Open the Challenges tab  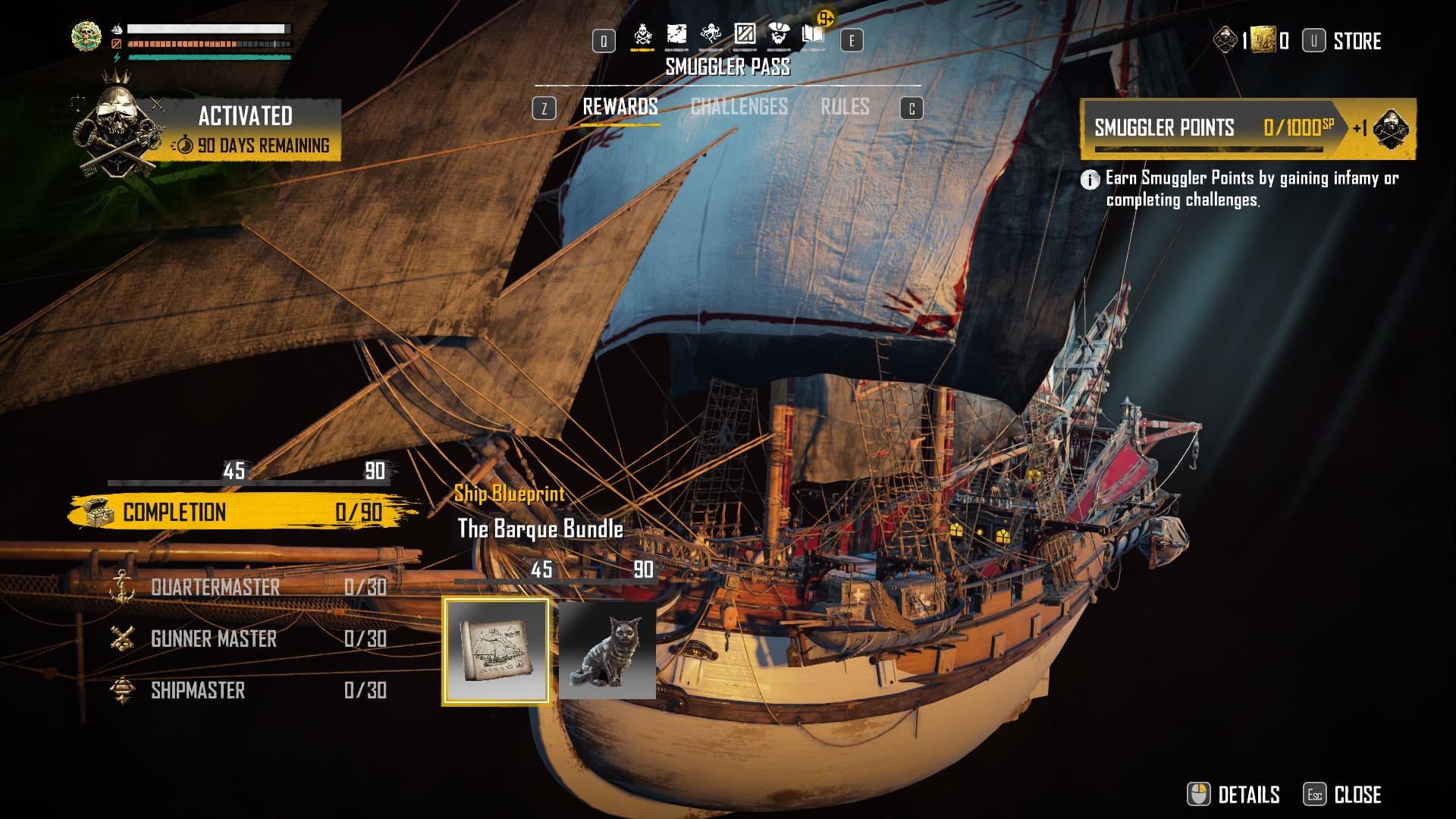(x=739, y=107)
